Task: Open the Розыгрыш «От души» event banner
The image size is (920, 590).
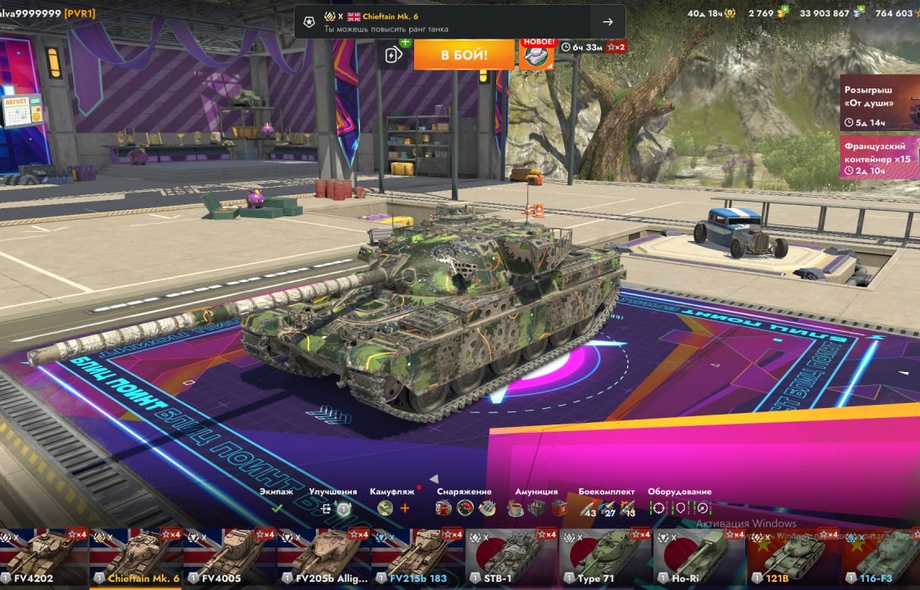Action: point(879,103)
